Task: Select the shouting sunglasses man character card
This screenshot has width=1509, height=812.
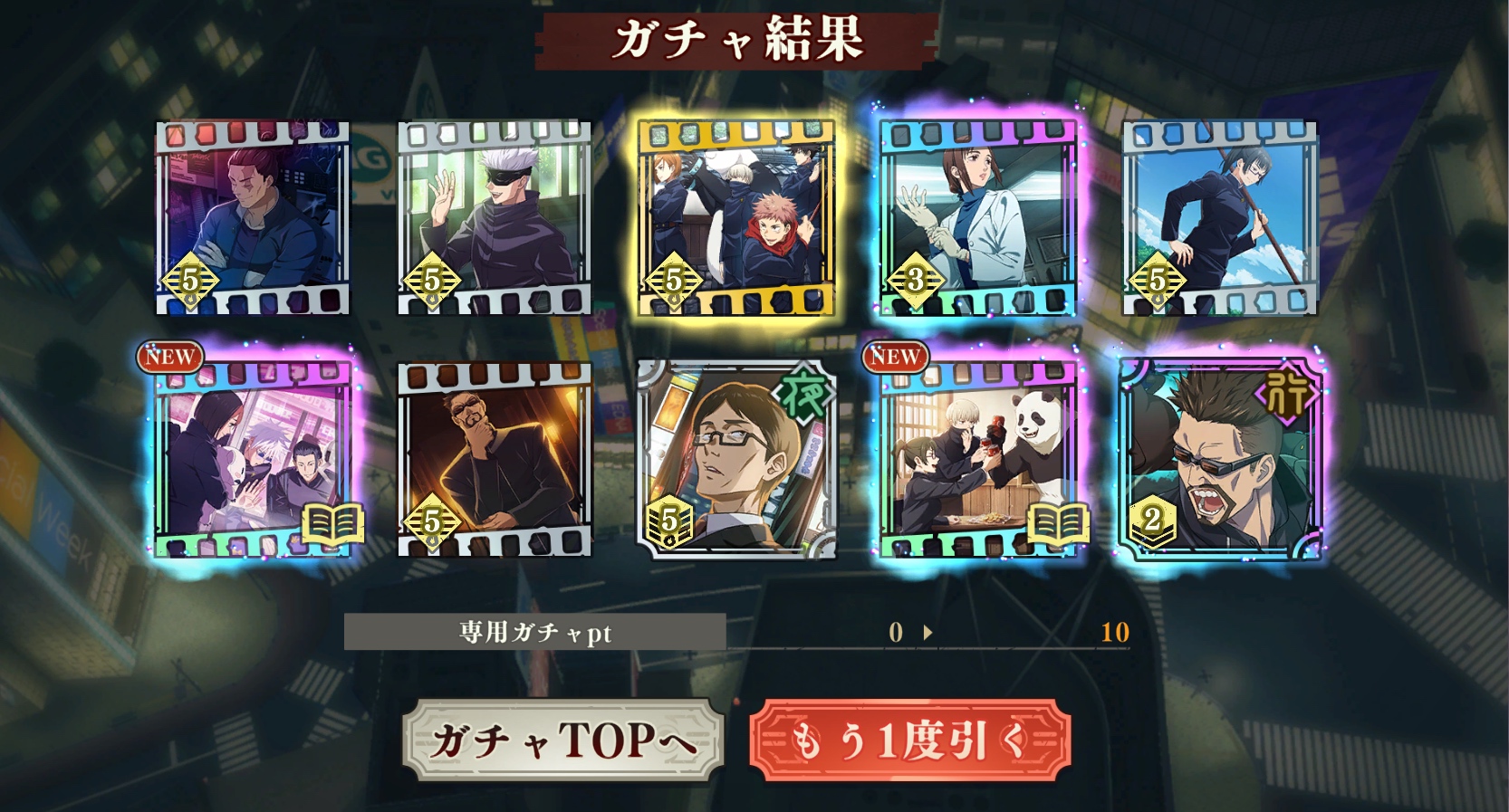Action: click(1220, 460)
